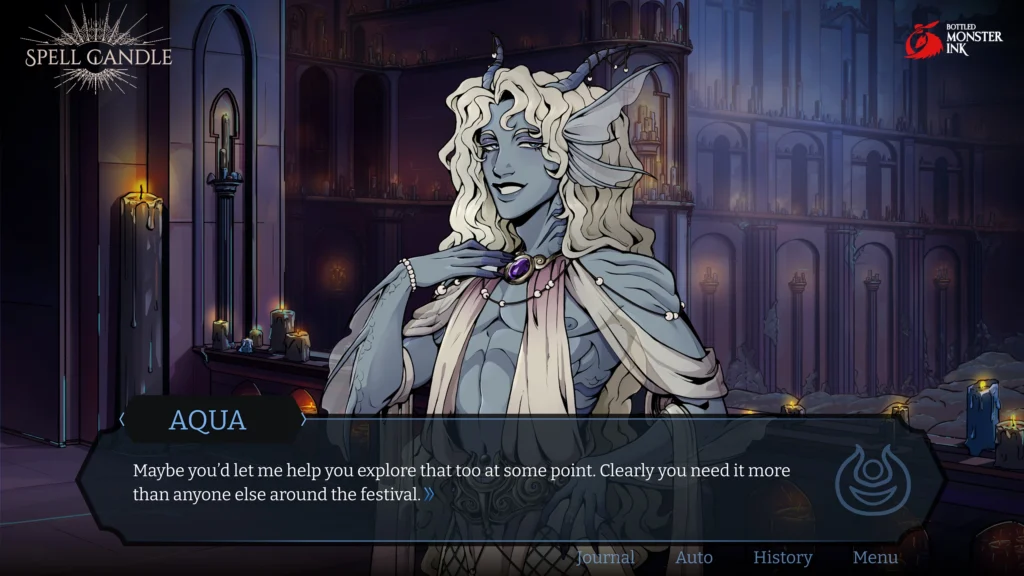
Task: Open the game Menu
Action: click(875, 557)
